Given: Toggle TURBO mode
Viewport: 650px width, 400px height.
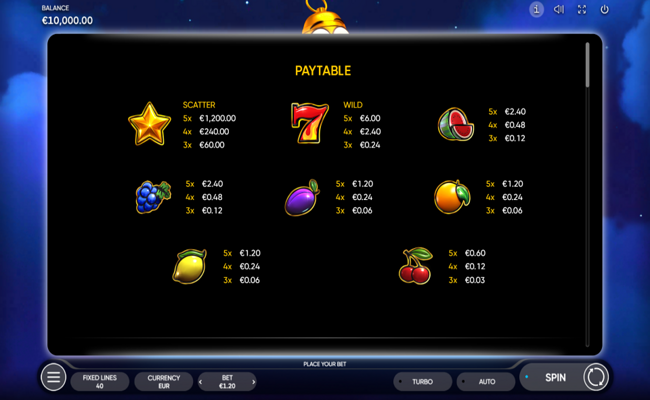Looking at the screenshot, I should [x=422, y=382].
